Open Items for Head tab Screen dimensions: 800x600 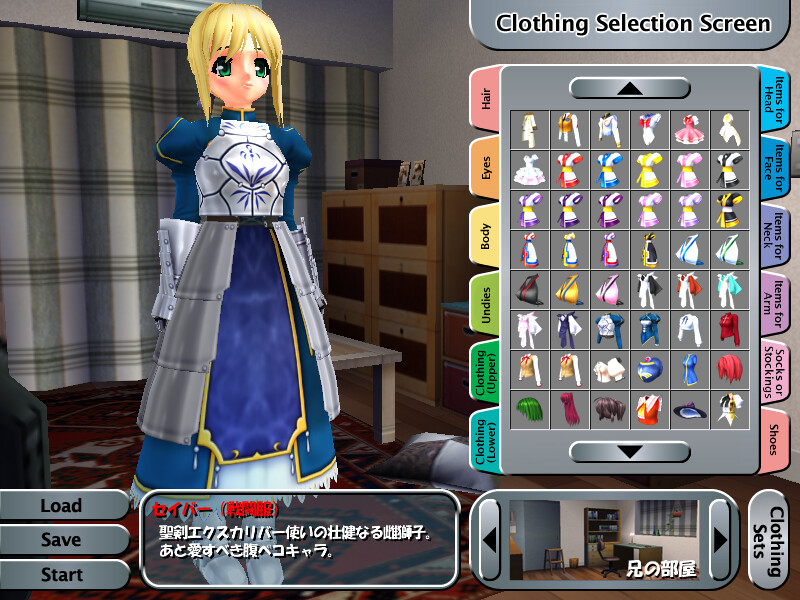(775, 100)
